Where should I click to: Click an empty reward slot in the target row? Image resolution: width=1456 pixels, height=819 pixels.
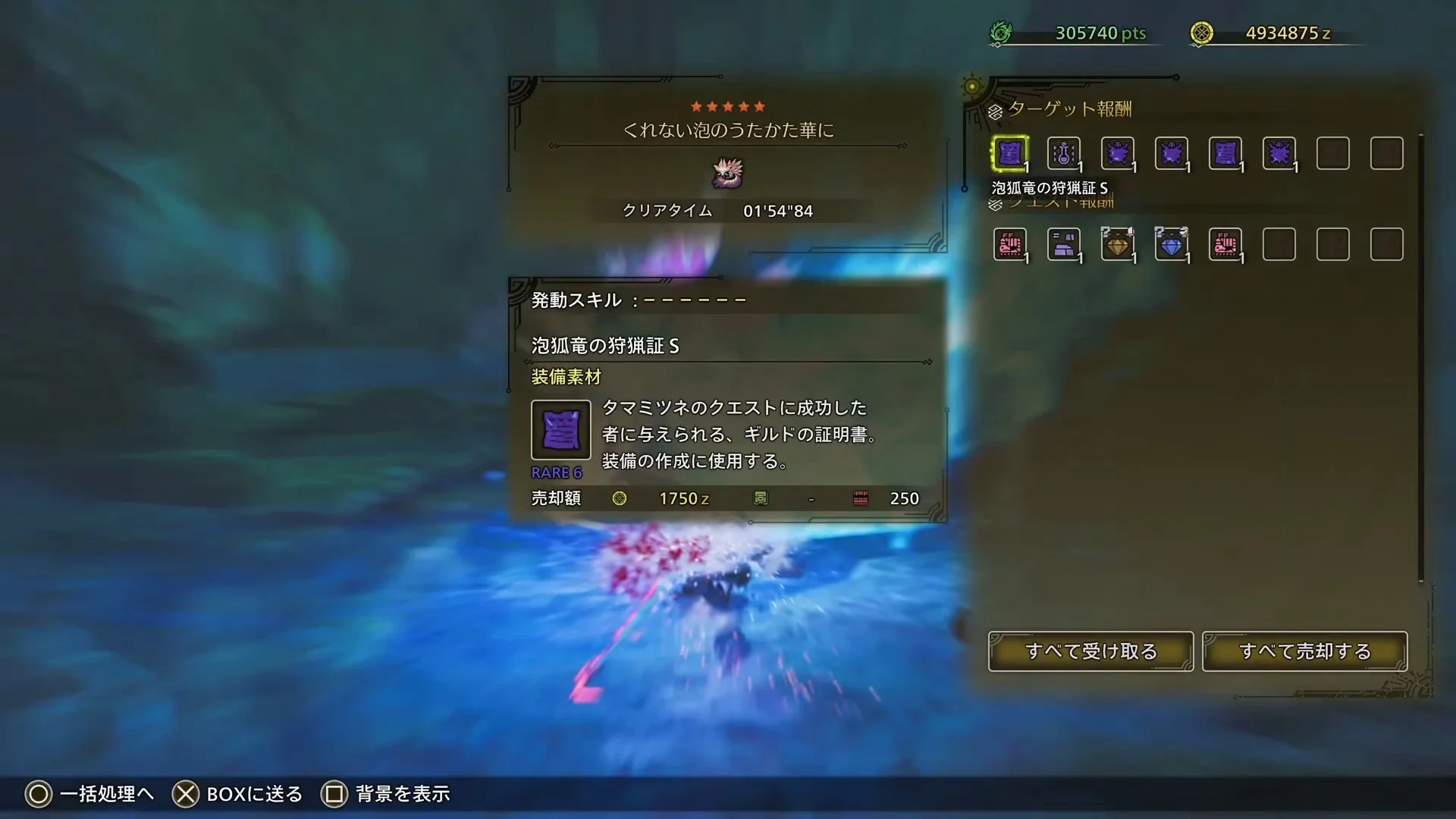click(x=1333, y=152)
